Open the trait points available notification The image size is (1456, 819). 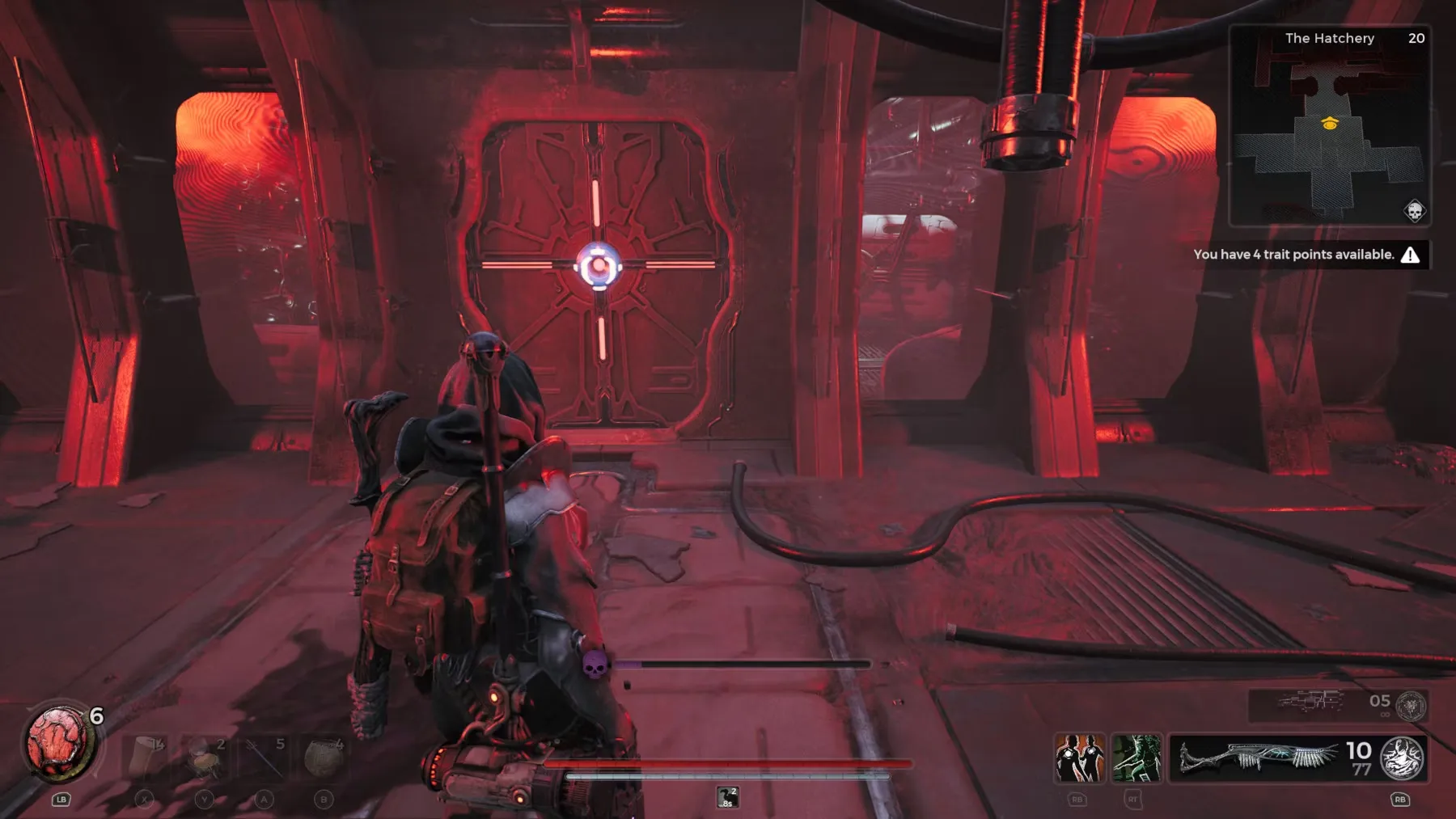coord(1305,255)
